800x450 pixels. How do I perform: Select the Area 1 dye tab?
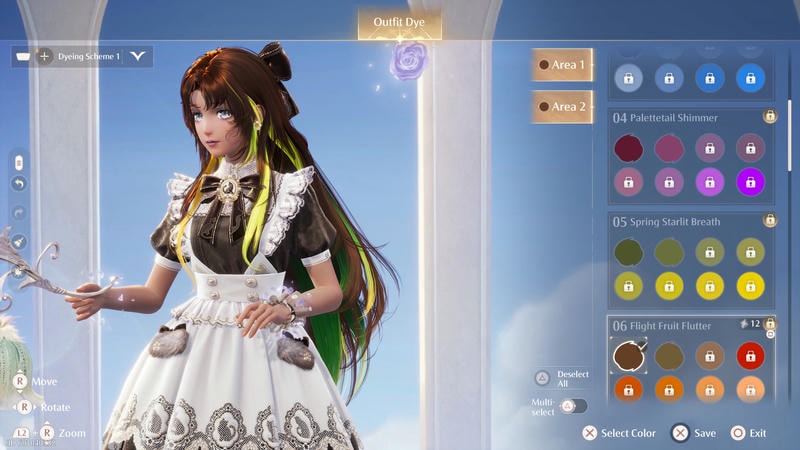click(x=562, y=64)
